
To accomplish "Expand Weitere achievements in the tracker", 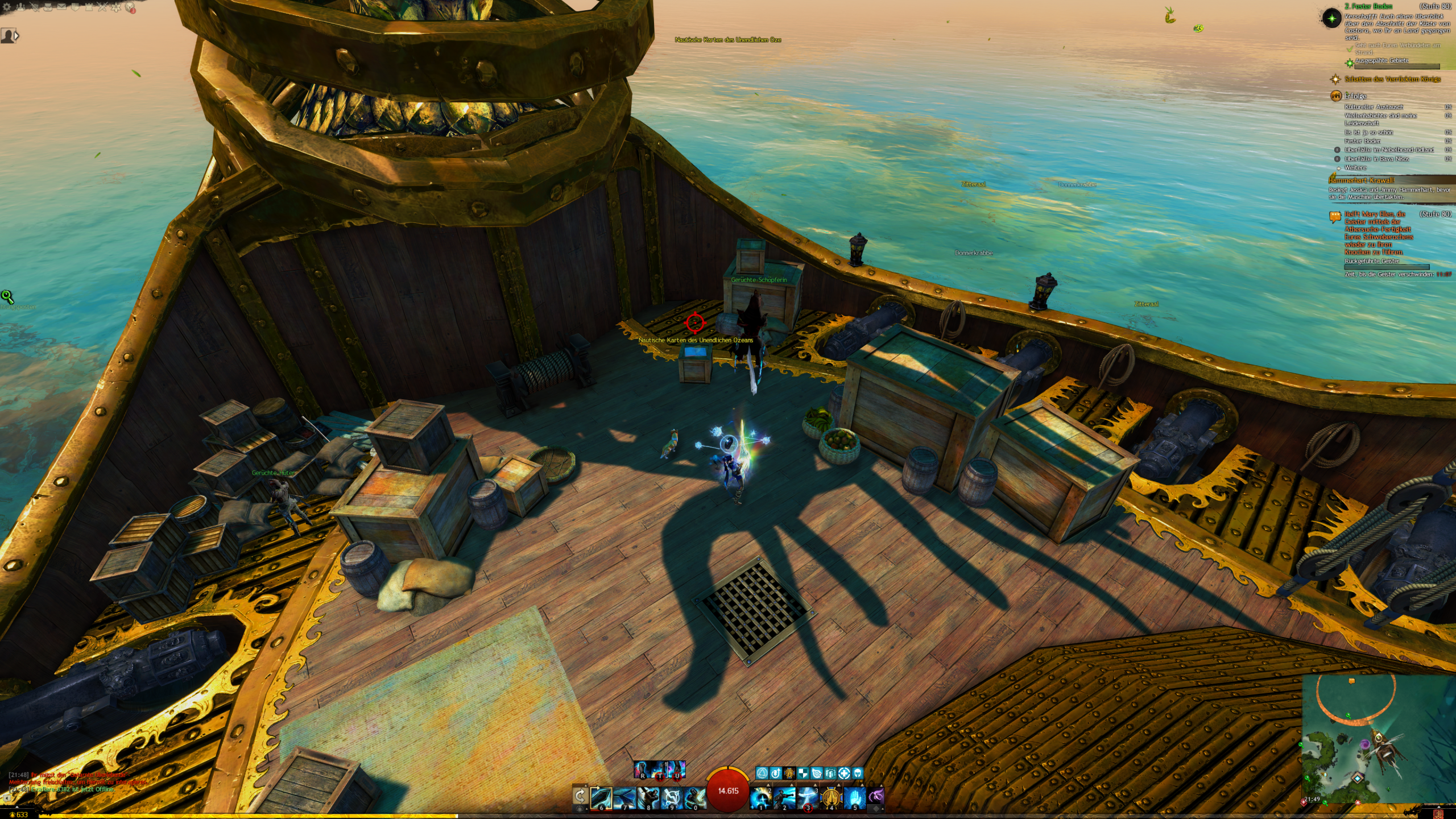I will tap(1355, 168).
